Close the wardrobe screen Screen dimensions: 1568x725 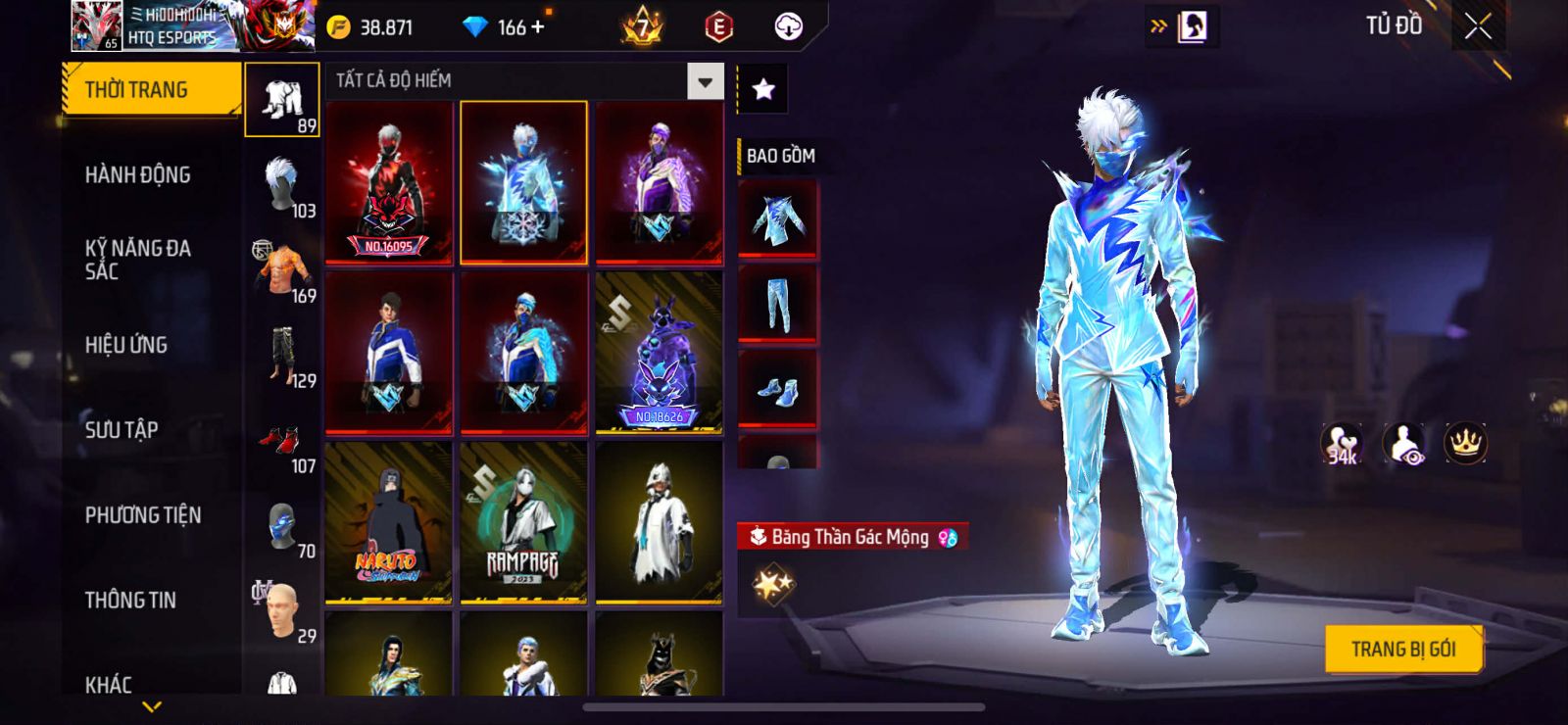[x=1478, y=26]
